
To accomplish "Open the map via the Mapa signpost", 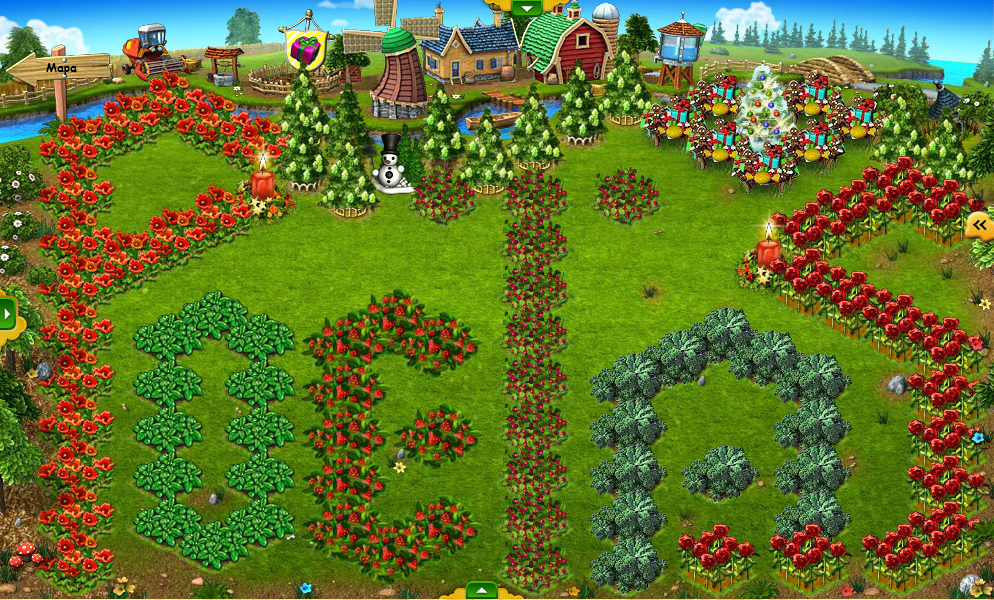I will [60, 68].
